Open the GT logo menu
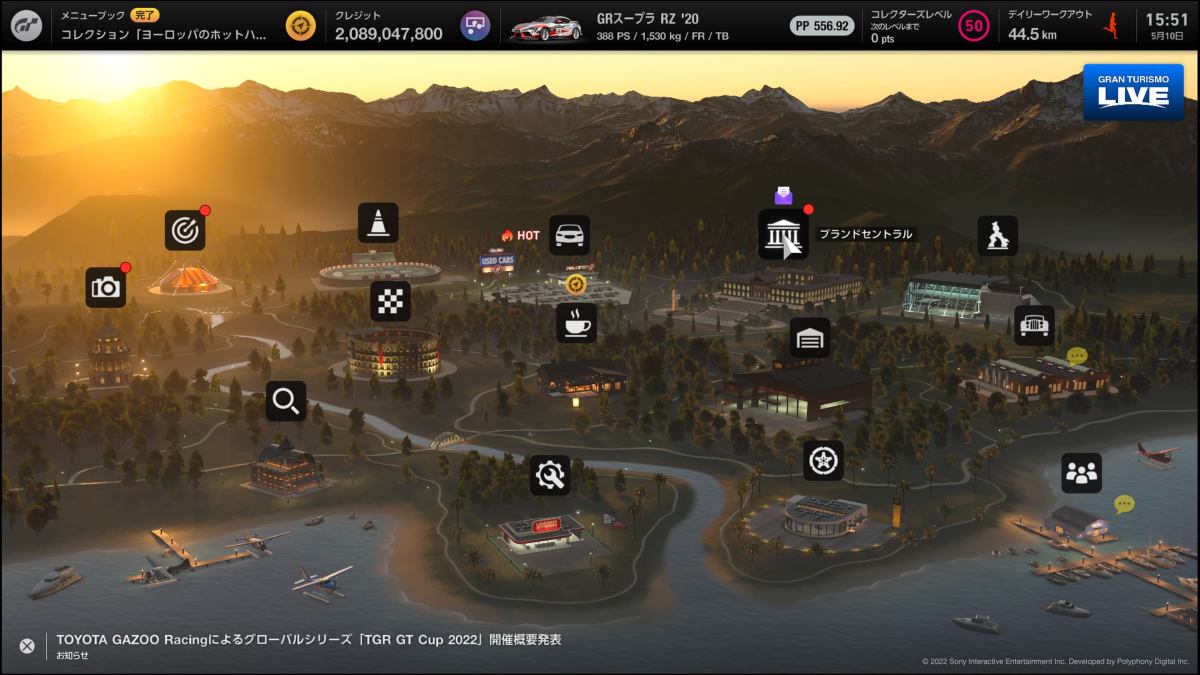Screen dimensions: 1200x675 pyautogui.click(x=26, y=25)
